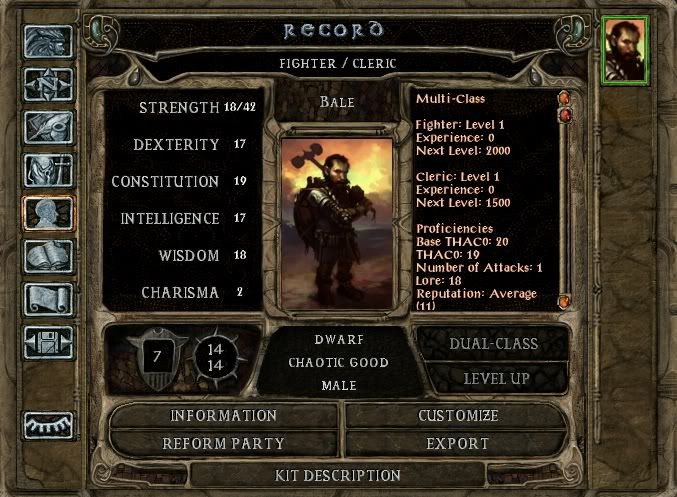Click the Customize button
This screenshot has width=677, height=497.
[457, 415]
